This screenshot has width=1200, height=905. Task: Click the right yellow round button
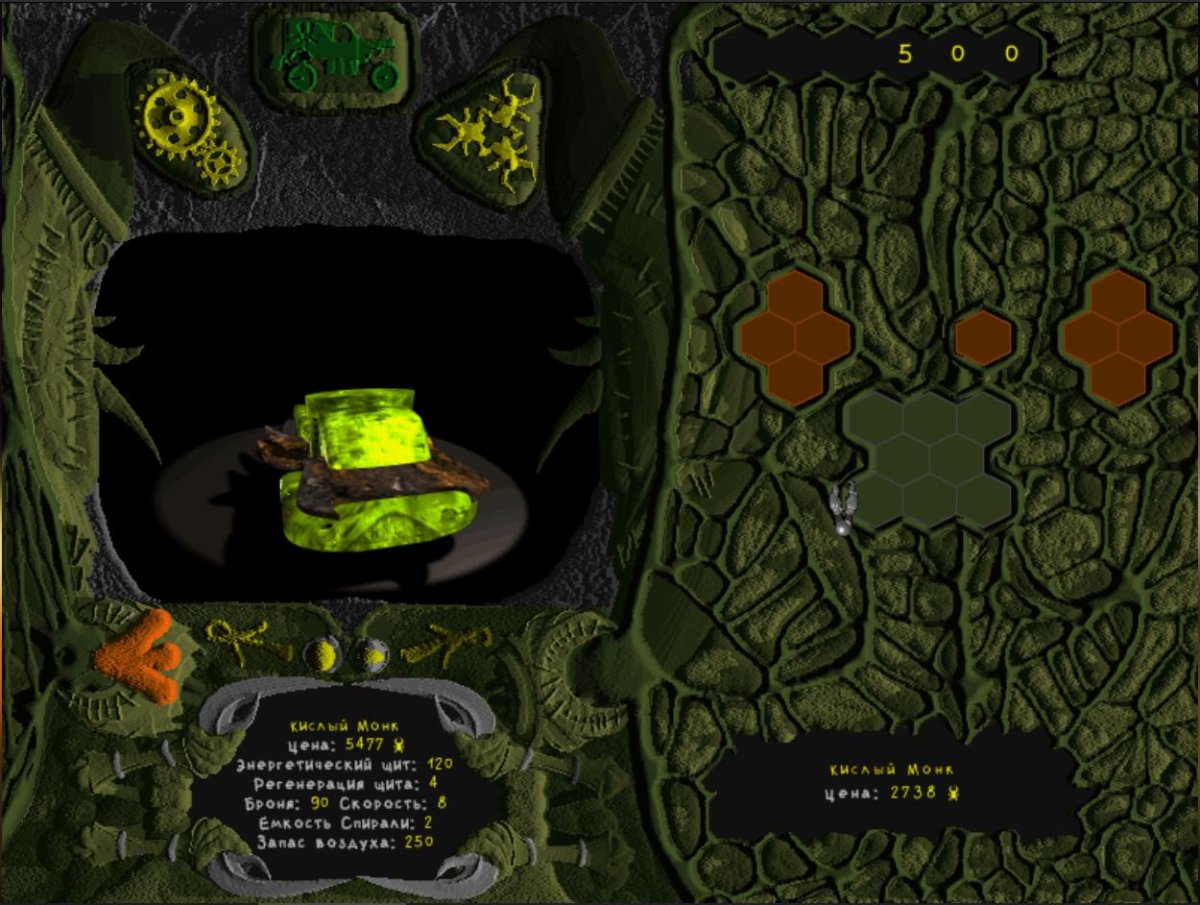[x=374, y=655]
